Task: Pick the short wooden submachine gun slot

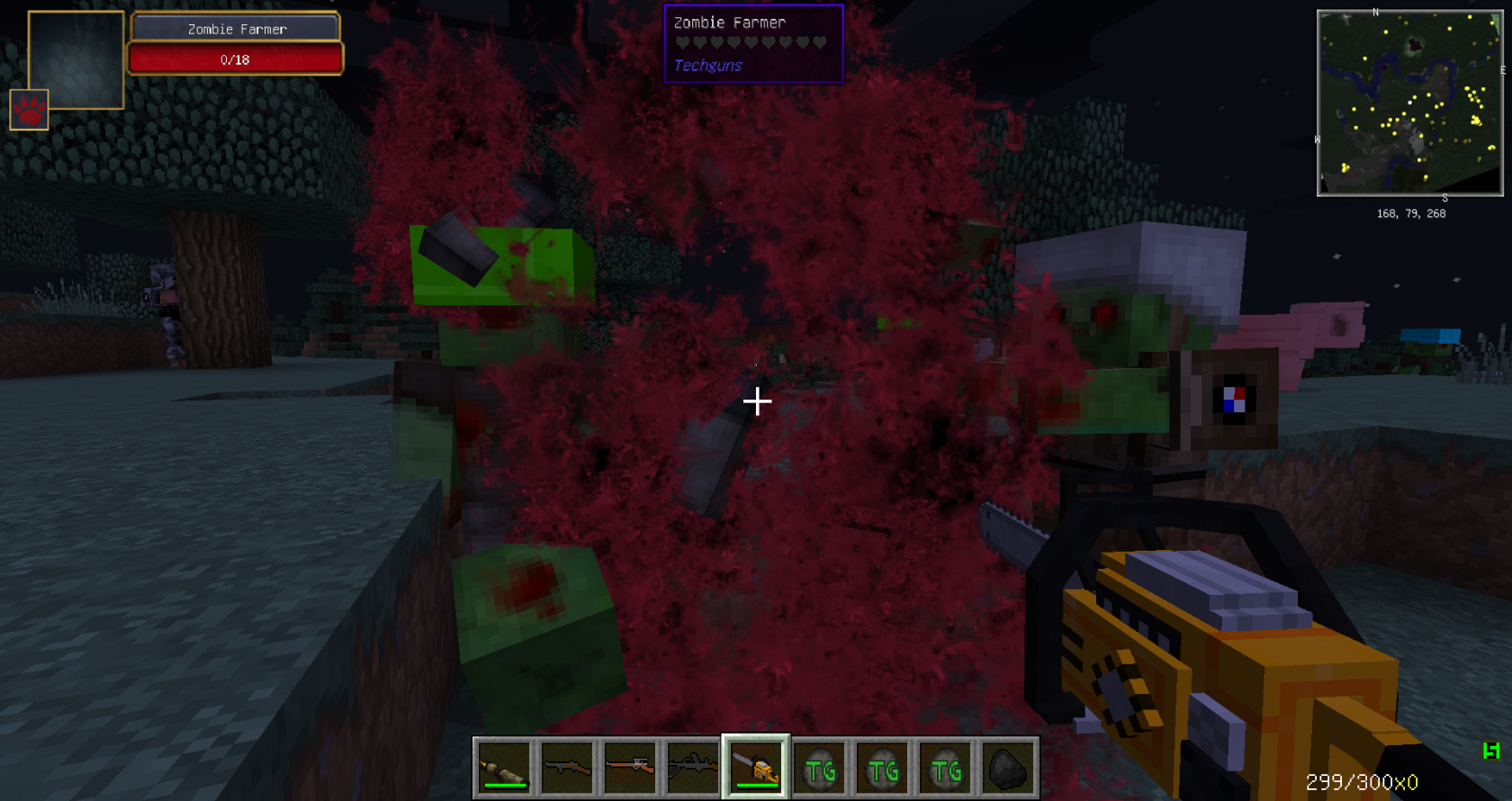Action: 567,768
